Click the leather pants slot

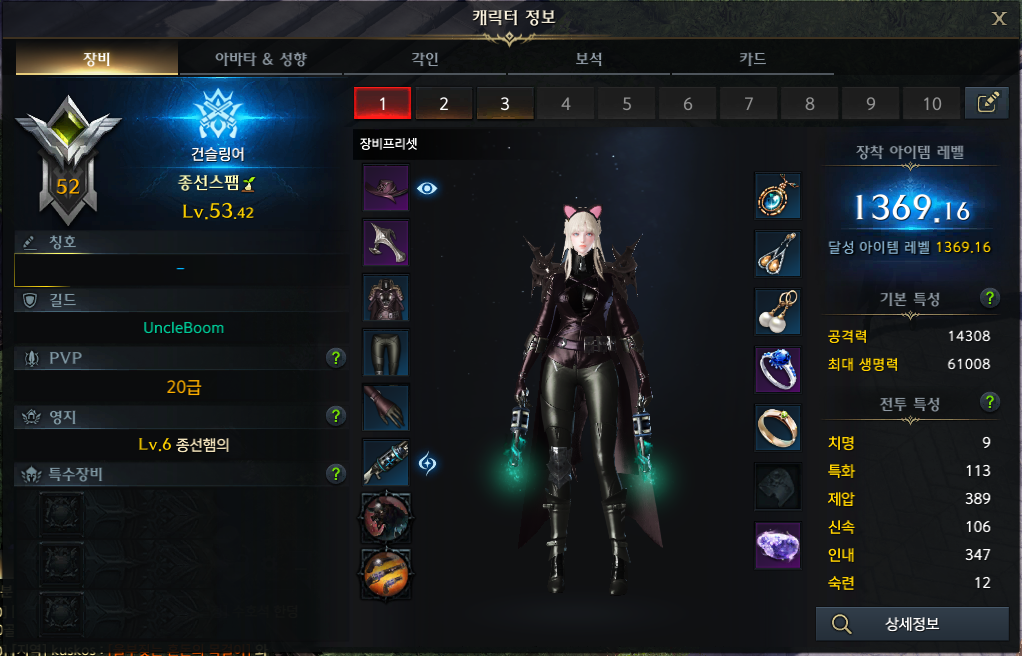click(x=385, y=352)
